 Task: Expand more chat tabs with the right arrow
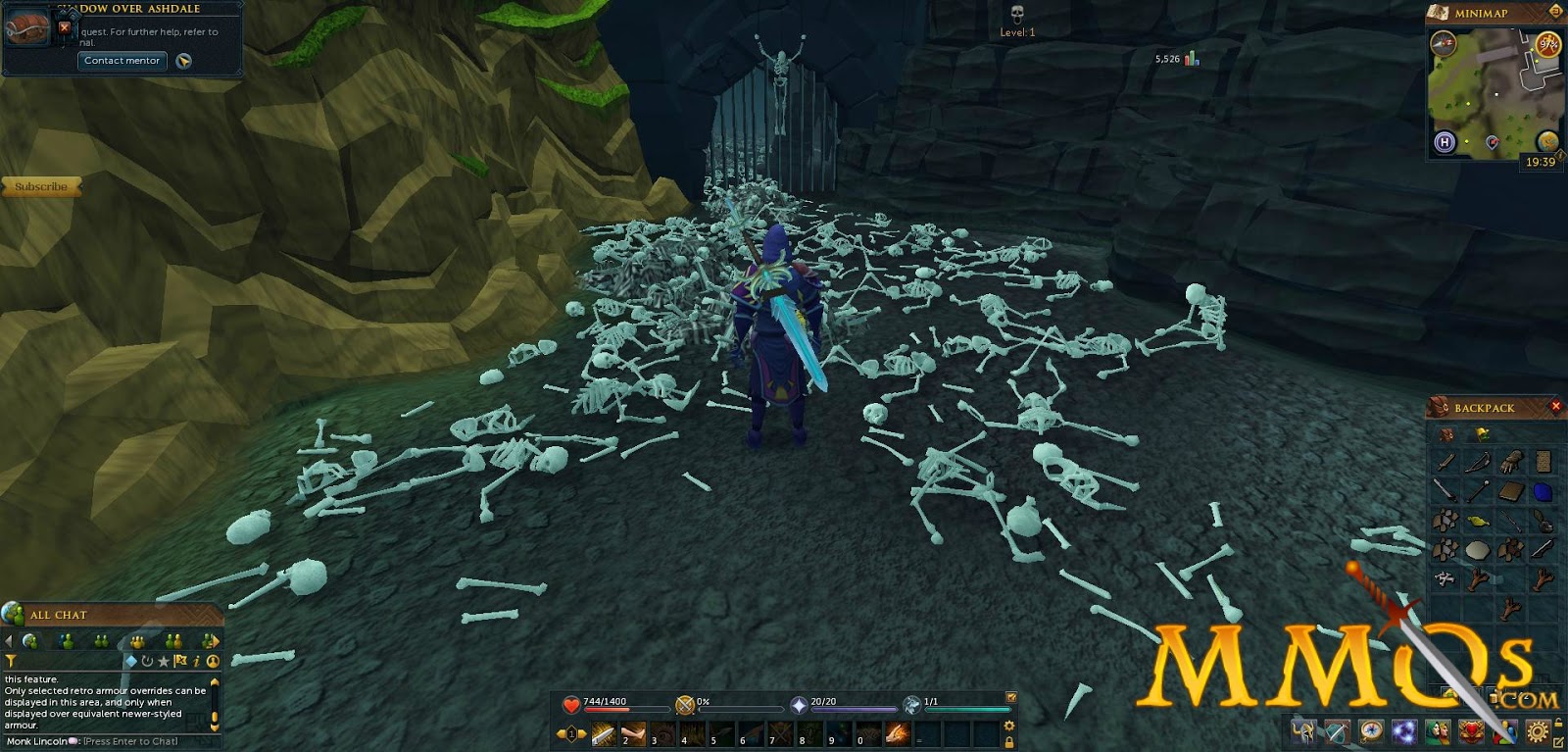[x=217, y=641]
